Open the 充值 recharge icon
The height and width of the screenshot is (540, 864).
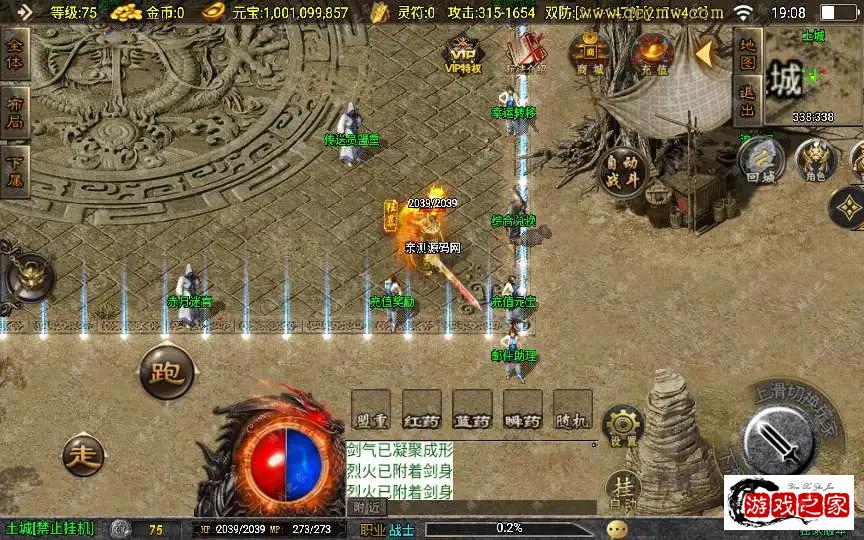(x=654, y=53)
